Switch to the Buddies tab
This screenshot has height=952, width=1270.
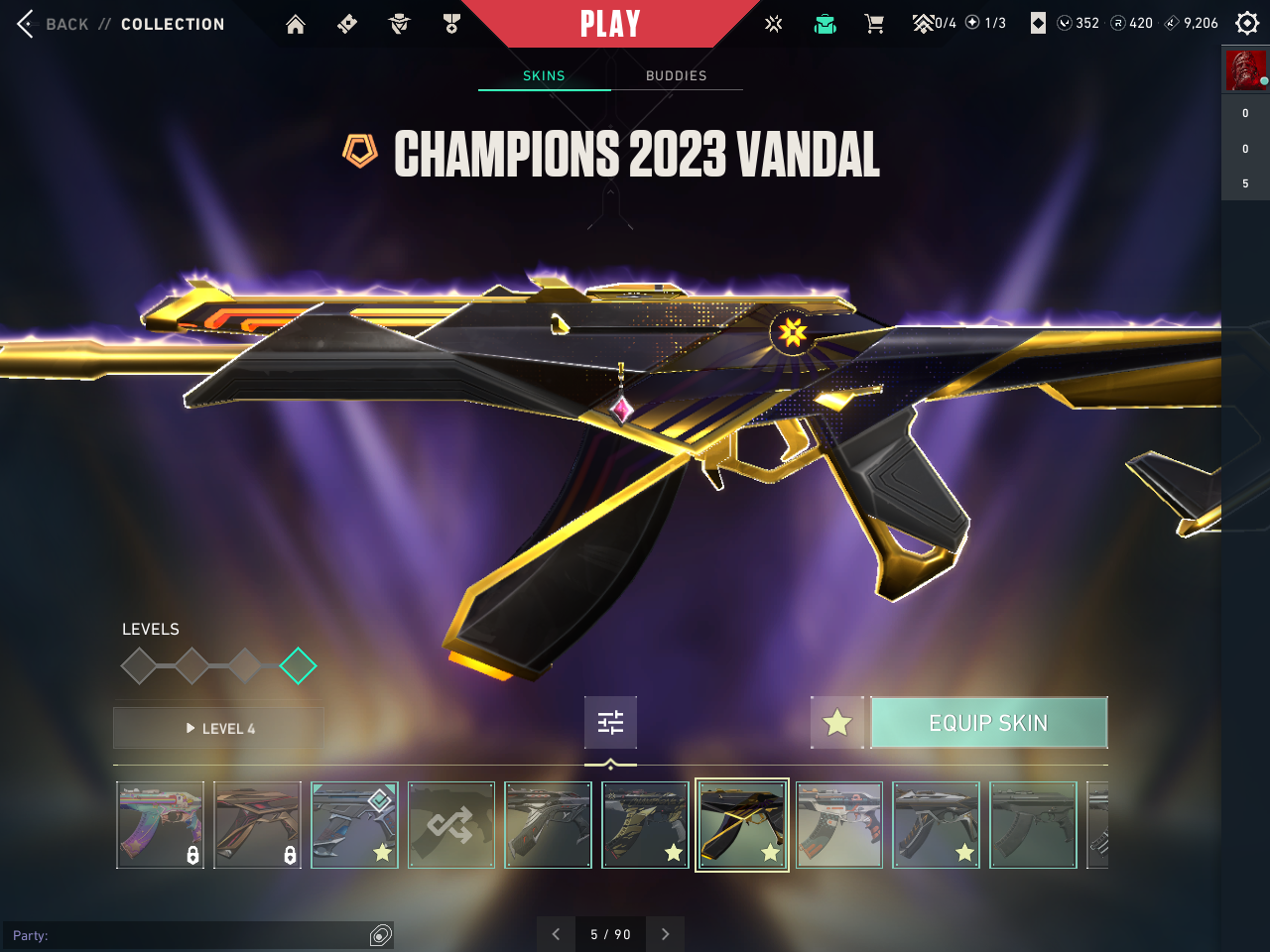(676, 75)
